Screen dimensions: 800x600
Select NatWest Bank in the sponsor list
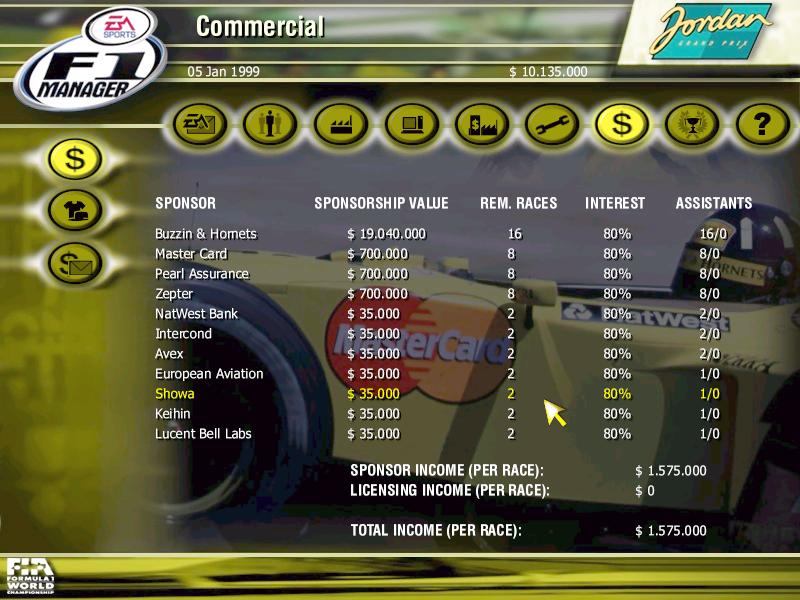[x=194, y=314]
